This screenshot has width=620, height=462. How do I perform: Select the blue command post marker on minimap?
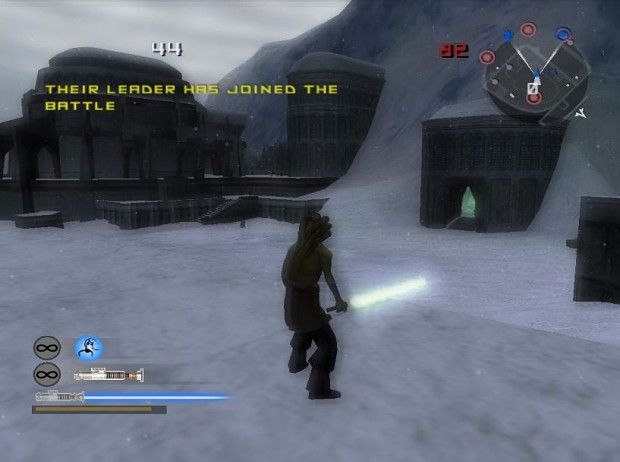pos(562,35)
